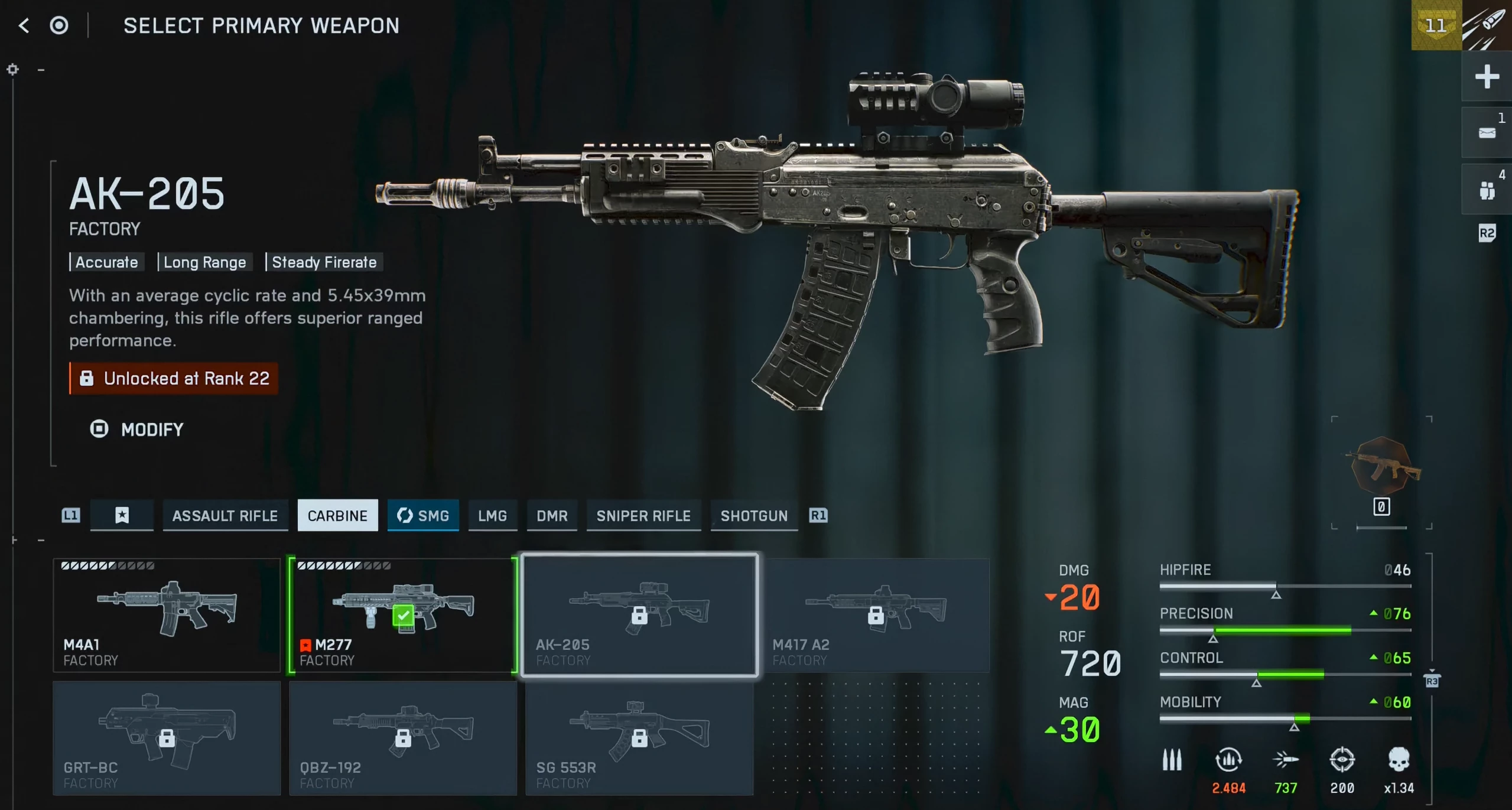
Task: Switch to the SMG tab
Action: click(x=423, y=516)
